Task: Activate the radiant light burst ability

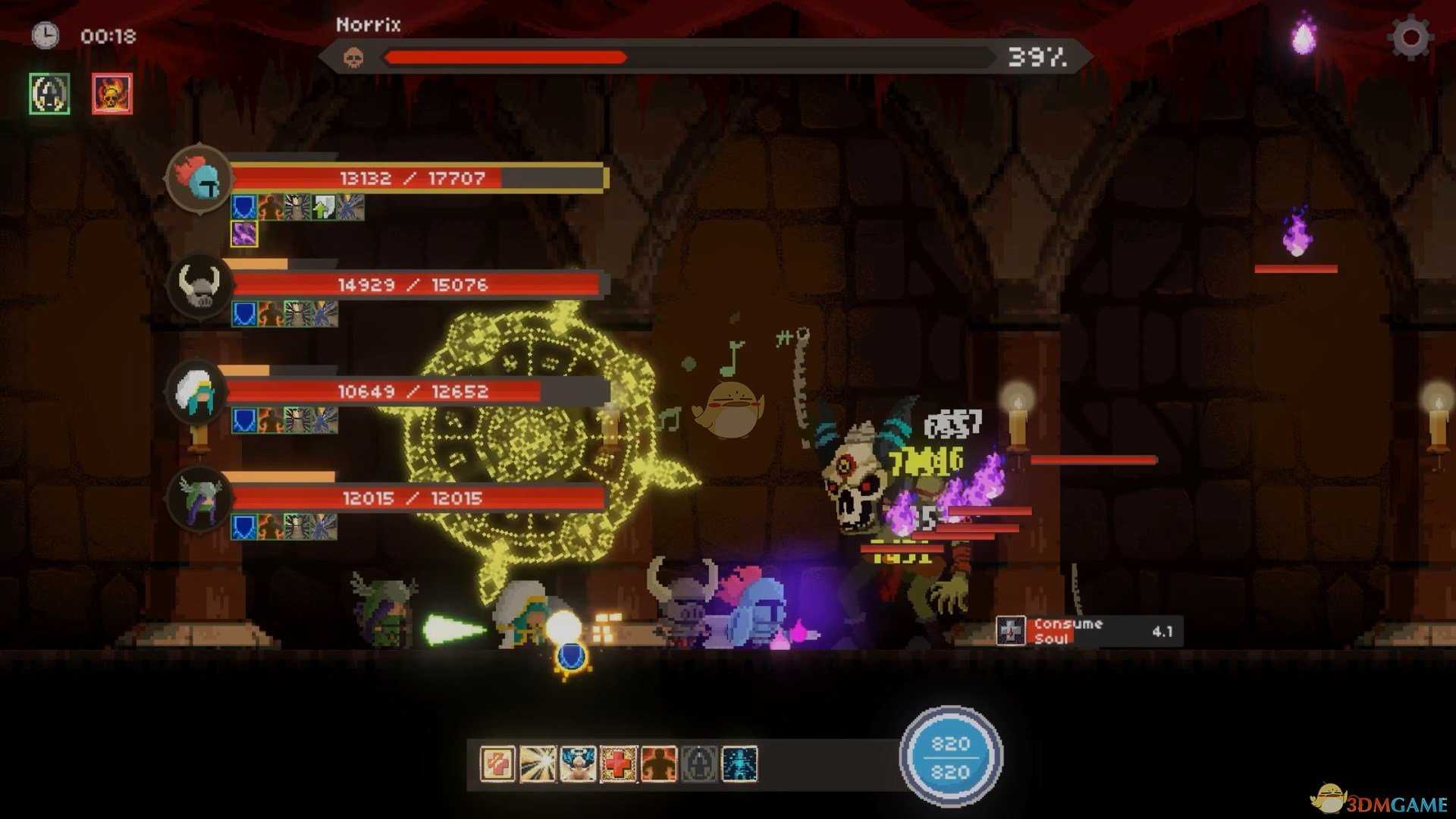Action: 538,764
